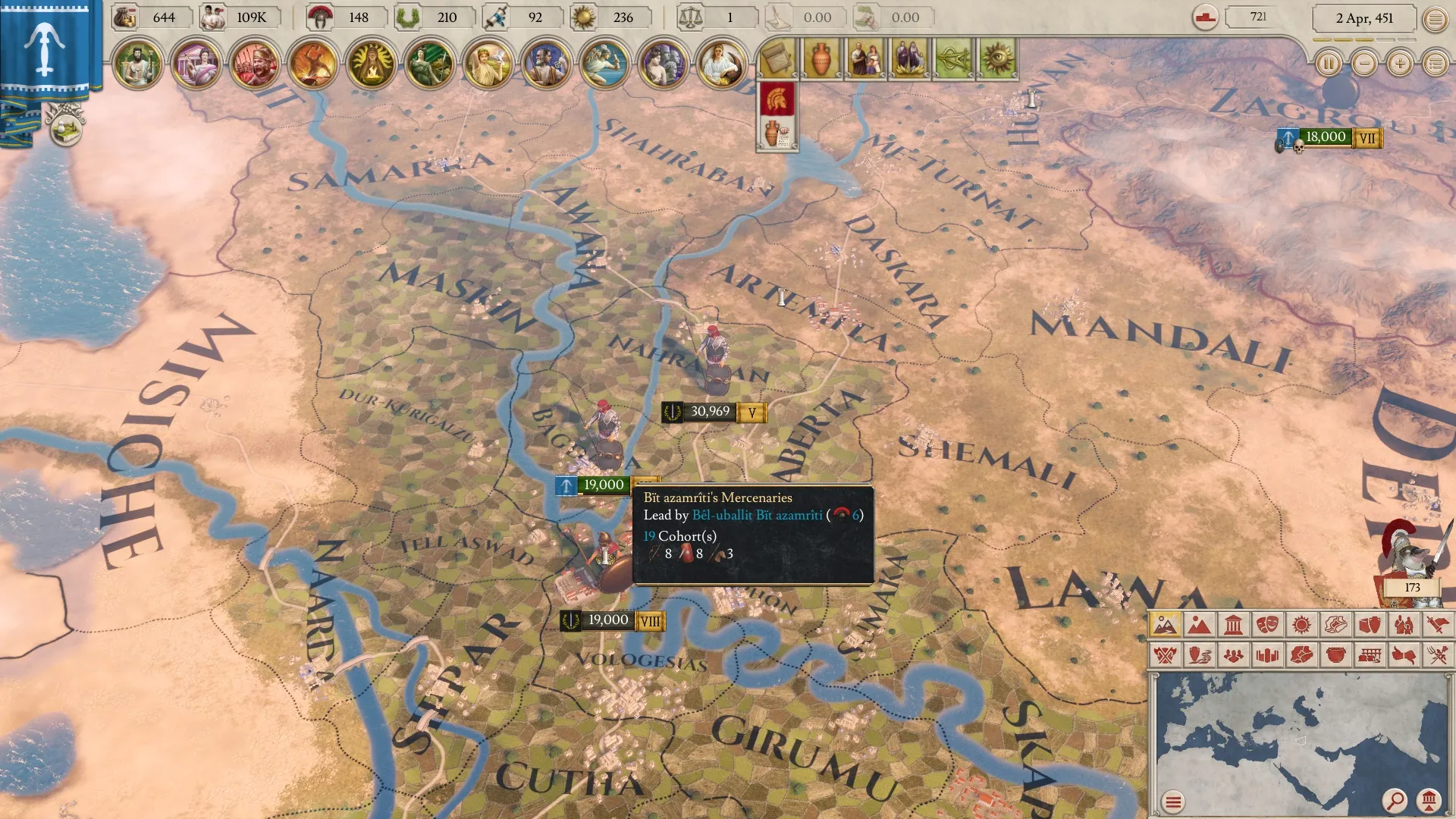Open the panel with shouting soldier portrait
Viewport: 1456px width, 819px height.
(254, 64)
